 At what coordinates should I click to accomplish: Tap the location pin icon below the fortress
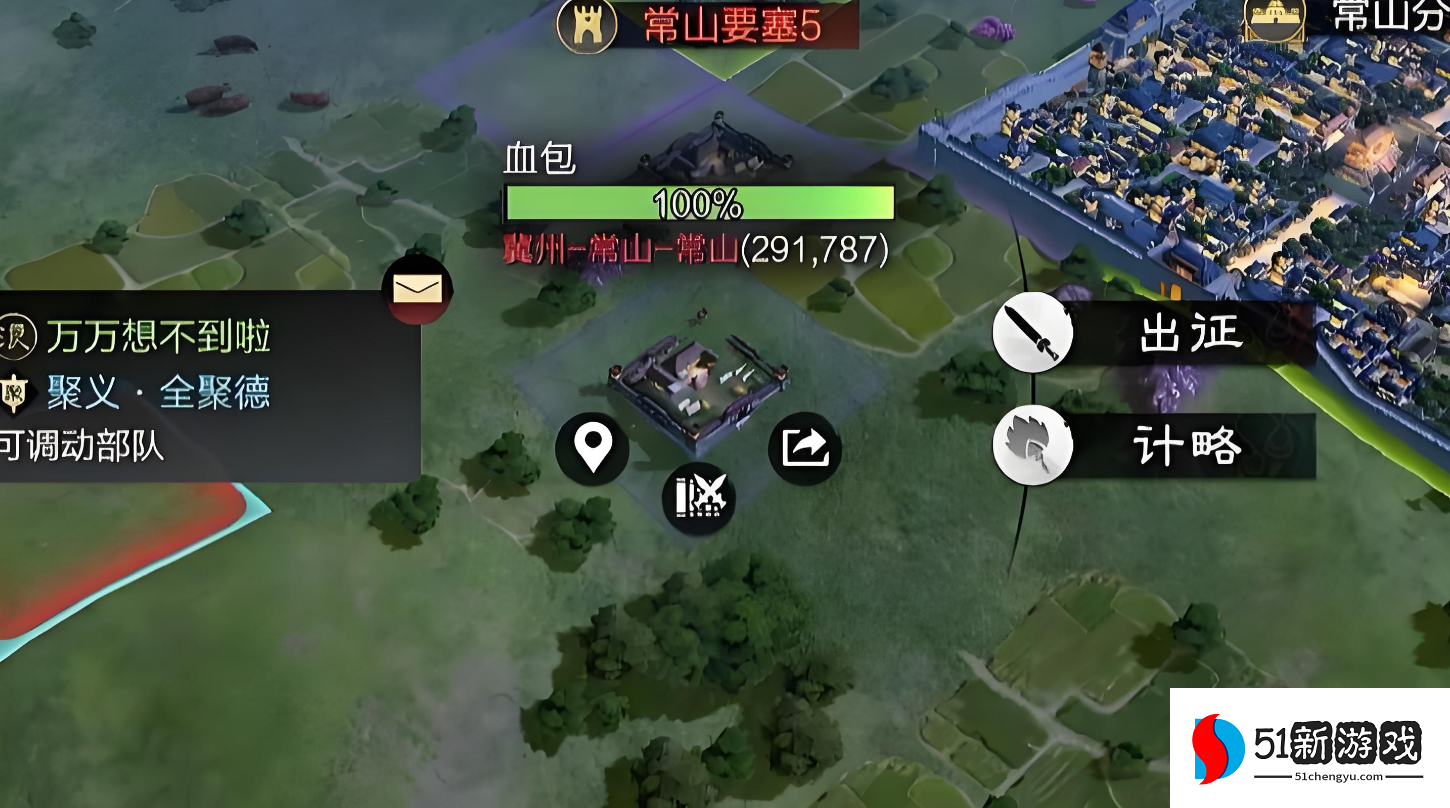[x=592, y=449]
